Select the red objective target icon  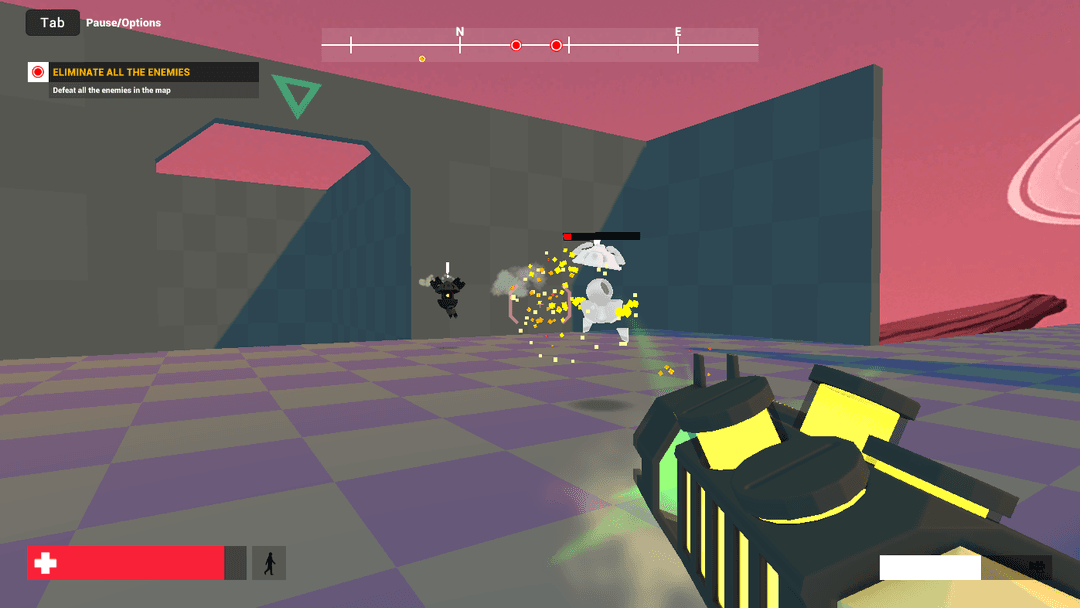click(38, 72)
